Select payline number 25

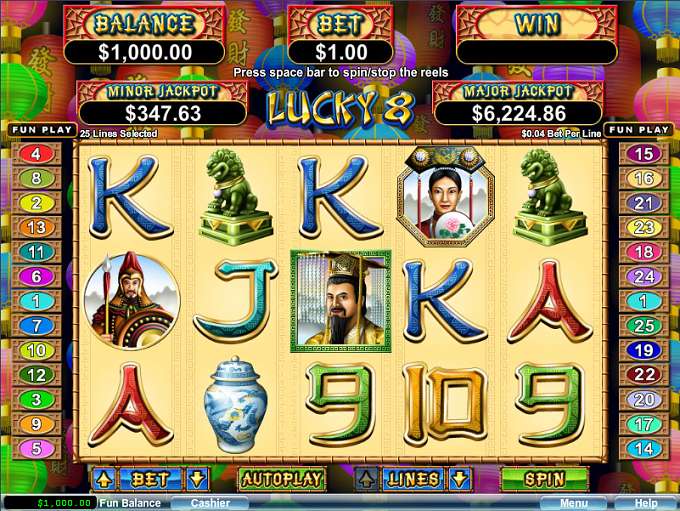coord(644,325)
